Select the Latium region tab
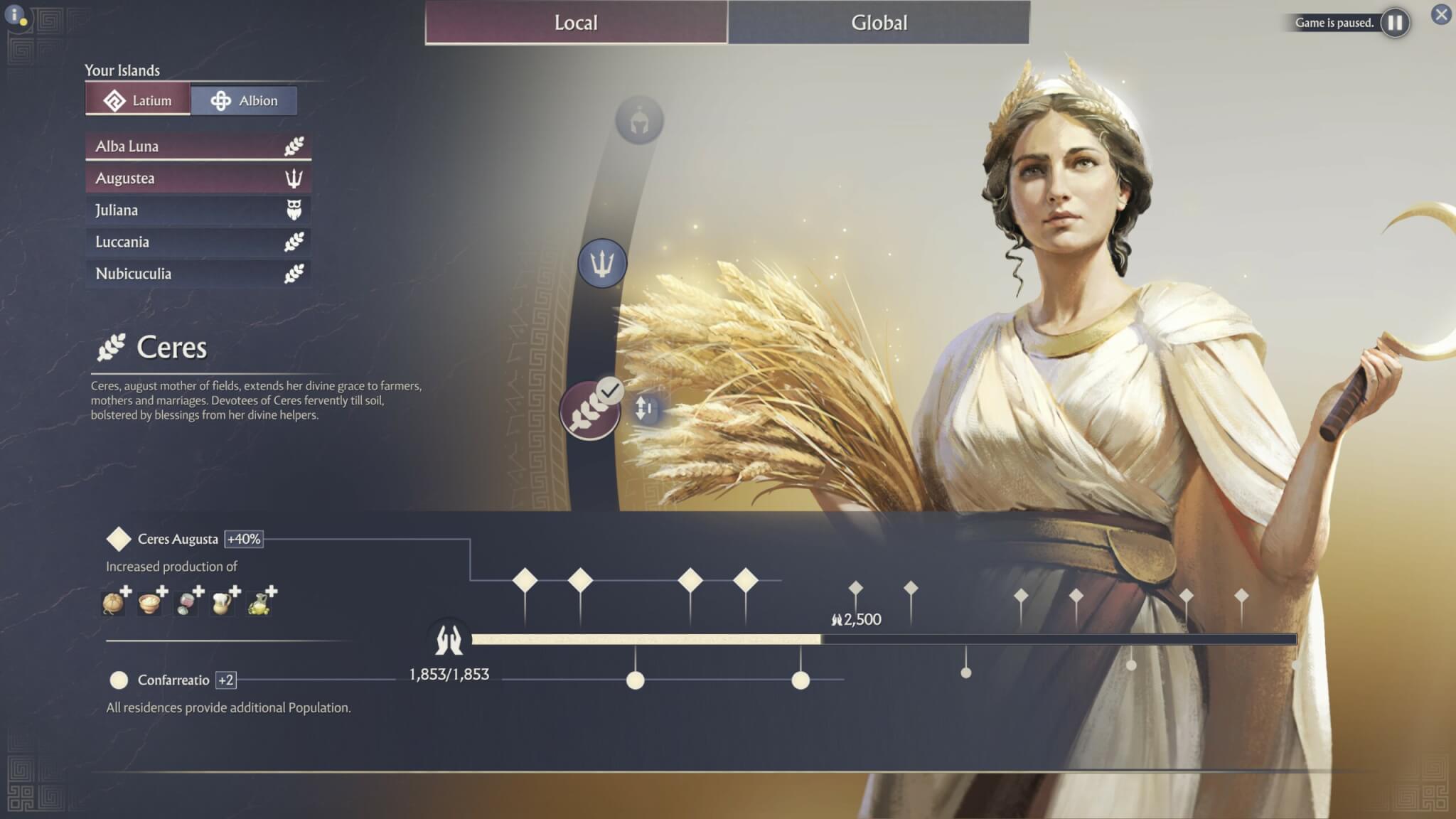Viewport: 1456px width, 819px height. pos(138,100)
